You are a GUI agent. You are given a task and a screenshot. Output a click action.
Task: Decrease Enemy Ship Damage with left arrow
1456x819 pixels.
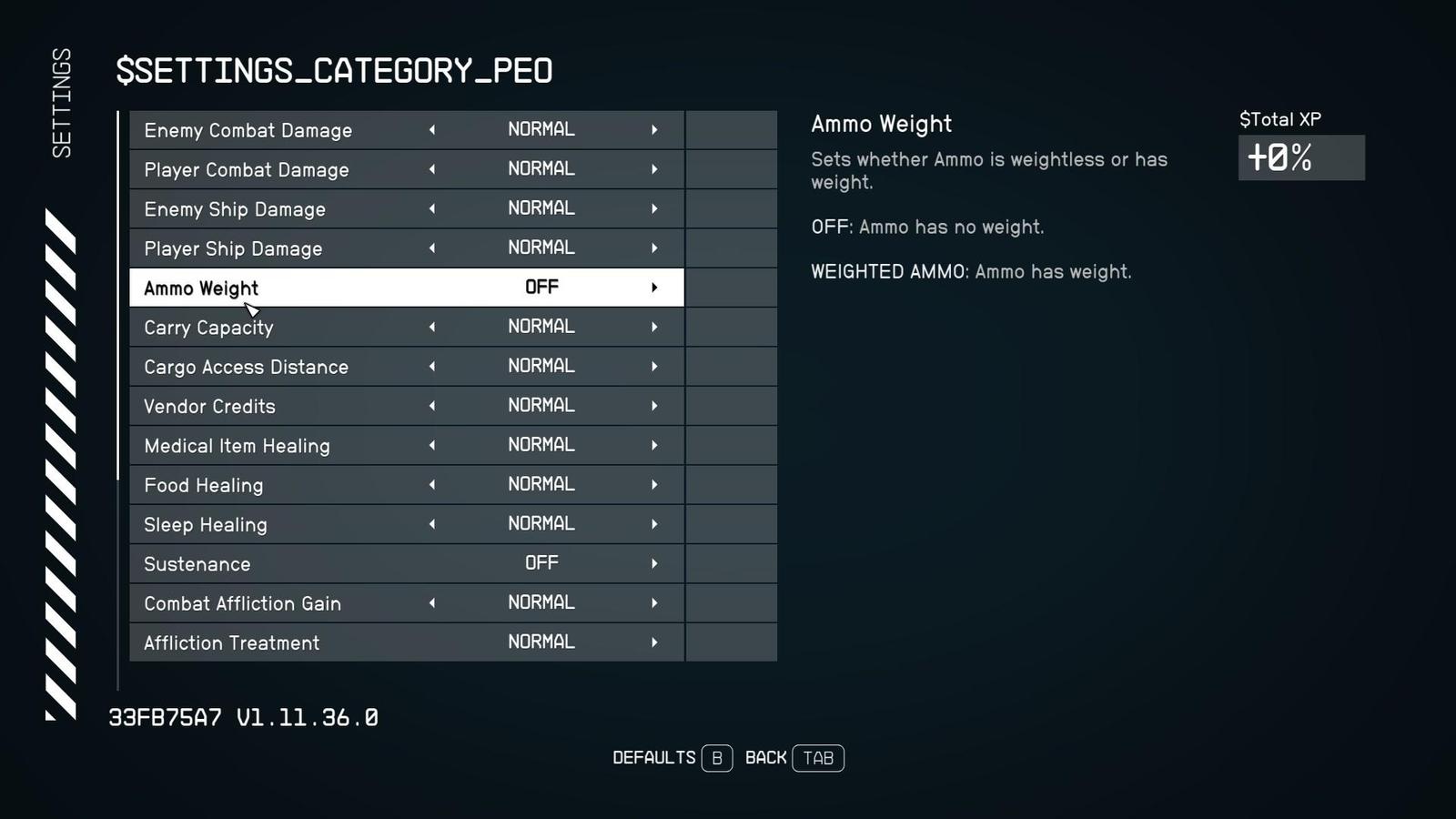[432, 208]
